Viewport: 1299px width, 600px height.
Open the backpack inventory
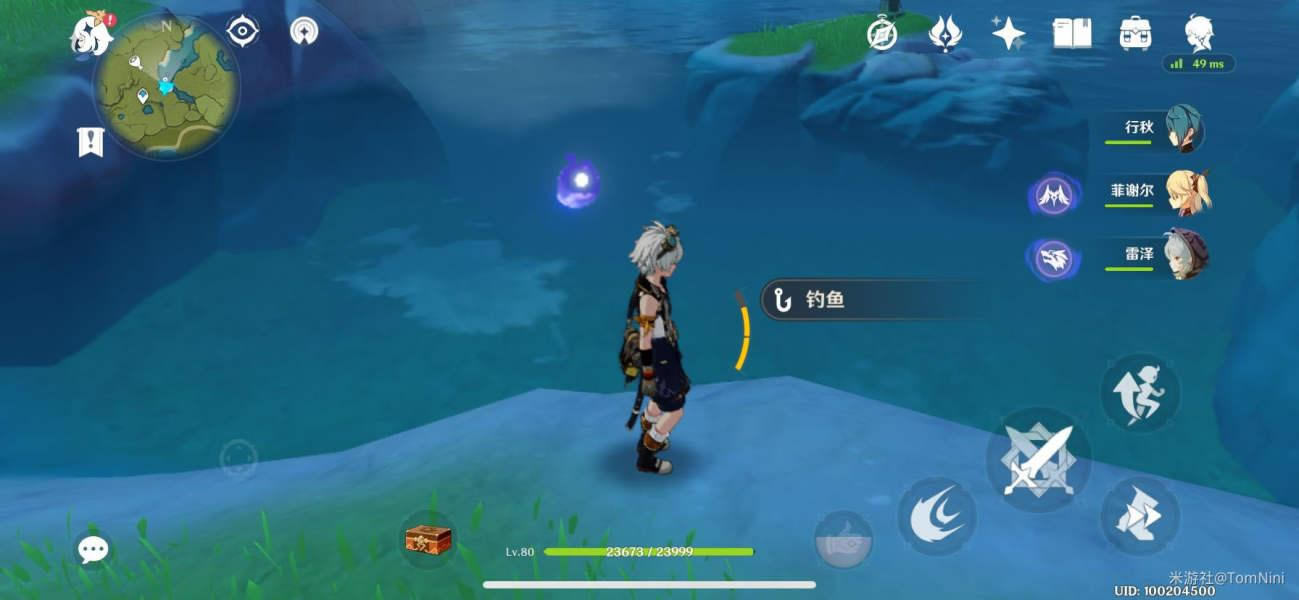click(1135, 34)
